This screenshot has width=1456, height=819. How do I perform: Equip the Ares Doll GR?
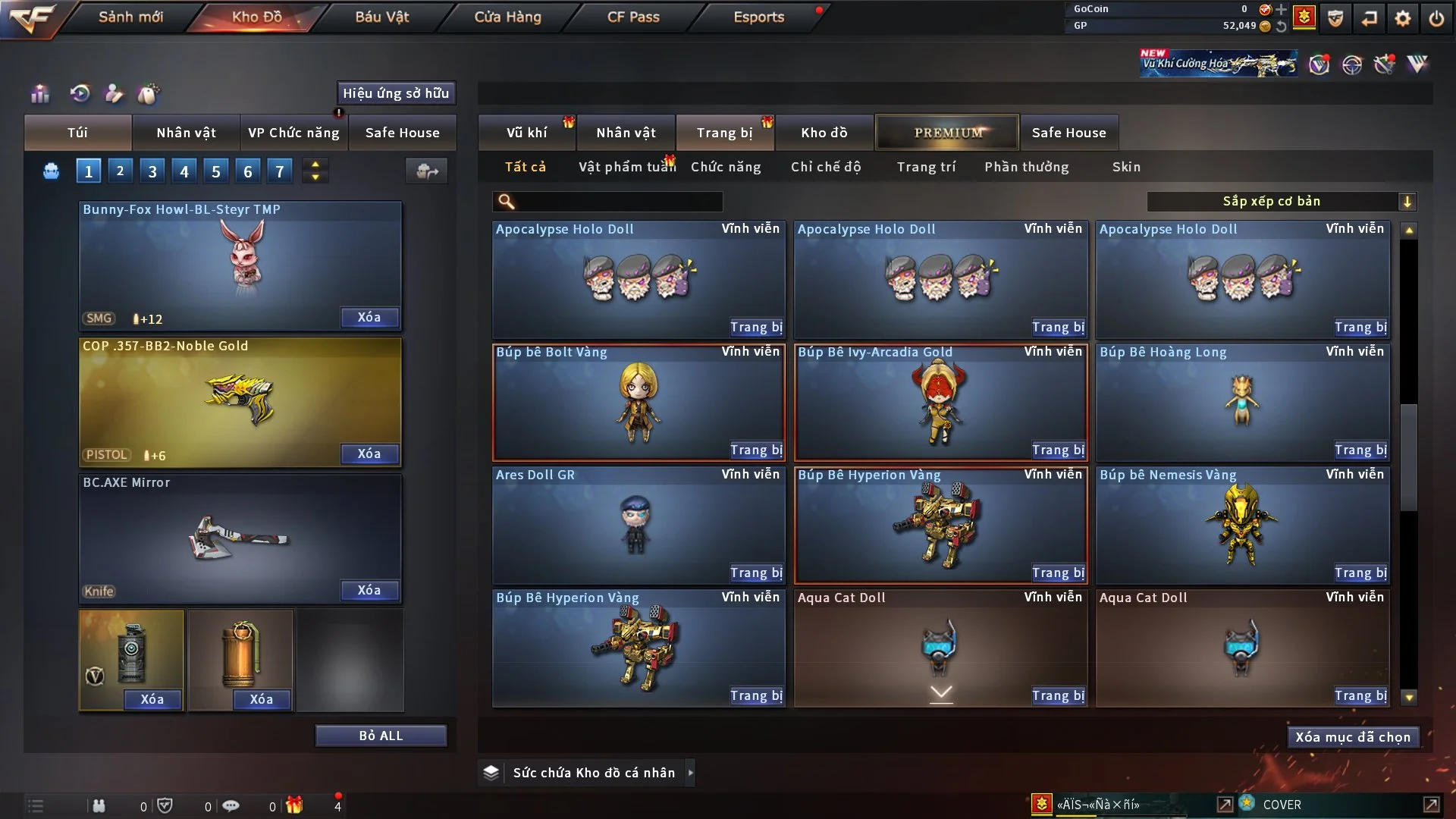tap(755, 573)
